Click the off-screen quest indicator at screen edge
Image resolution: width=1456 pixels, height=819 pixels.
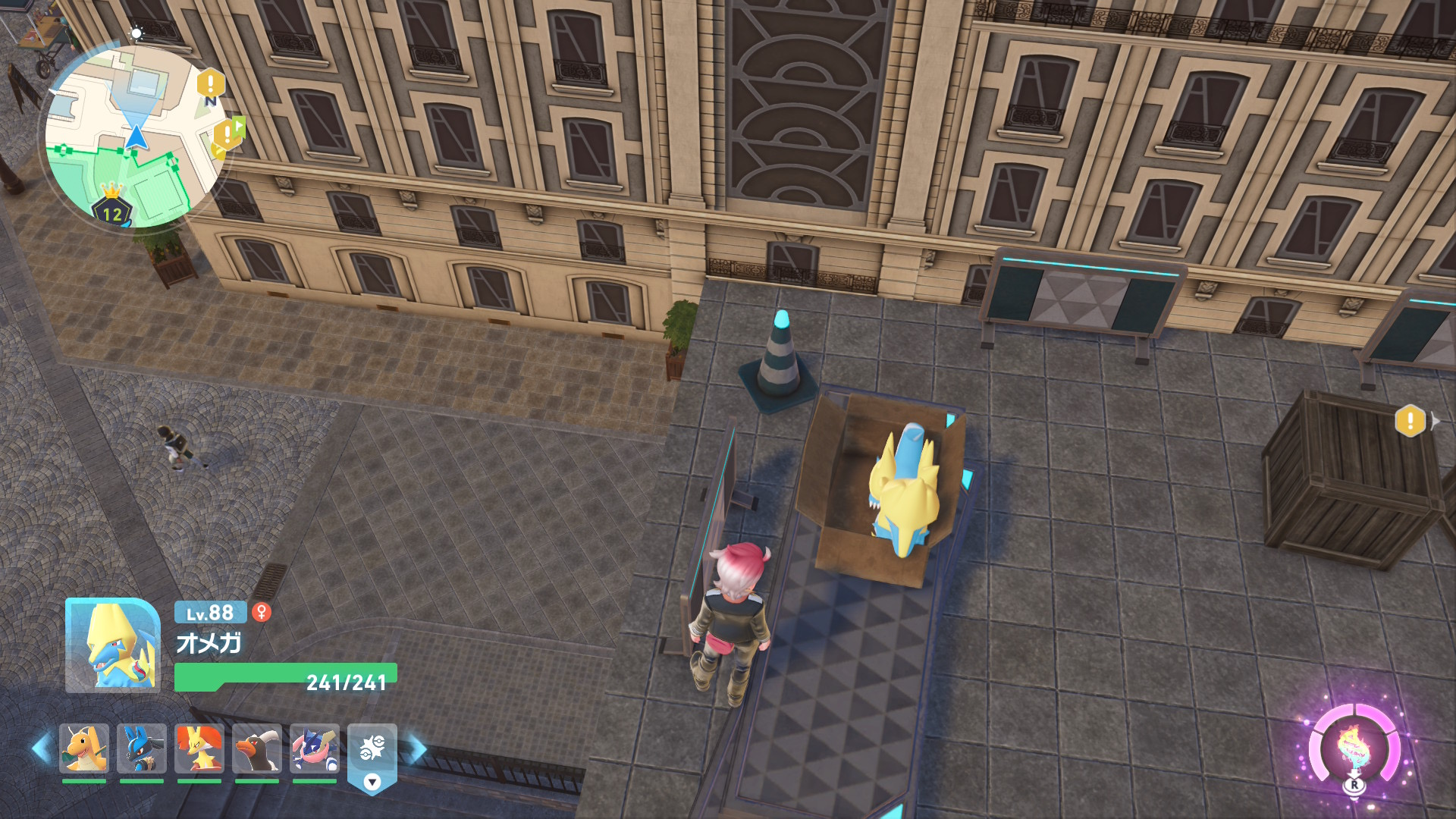pyautogui.click(x=1411, y=420)
